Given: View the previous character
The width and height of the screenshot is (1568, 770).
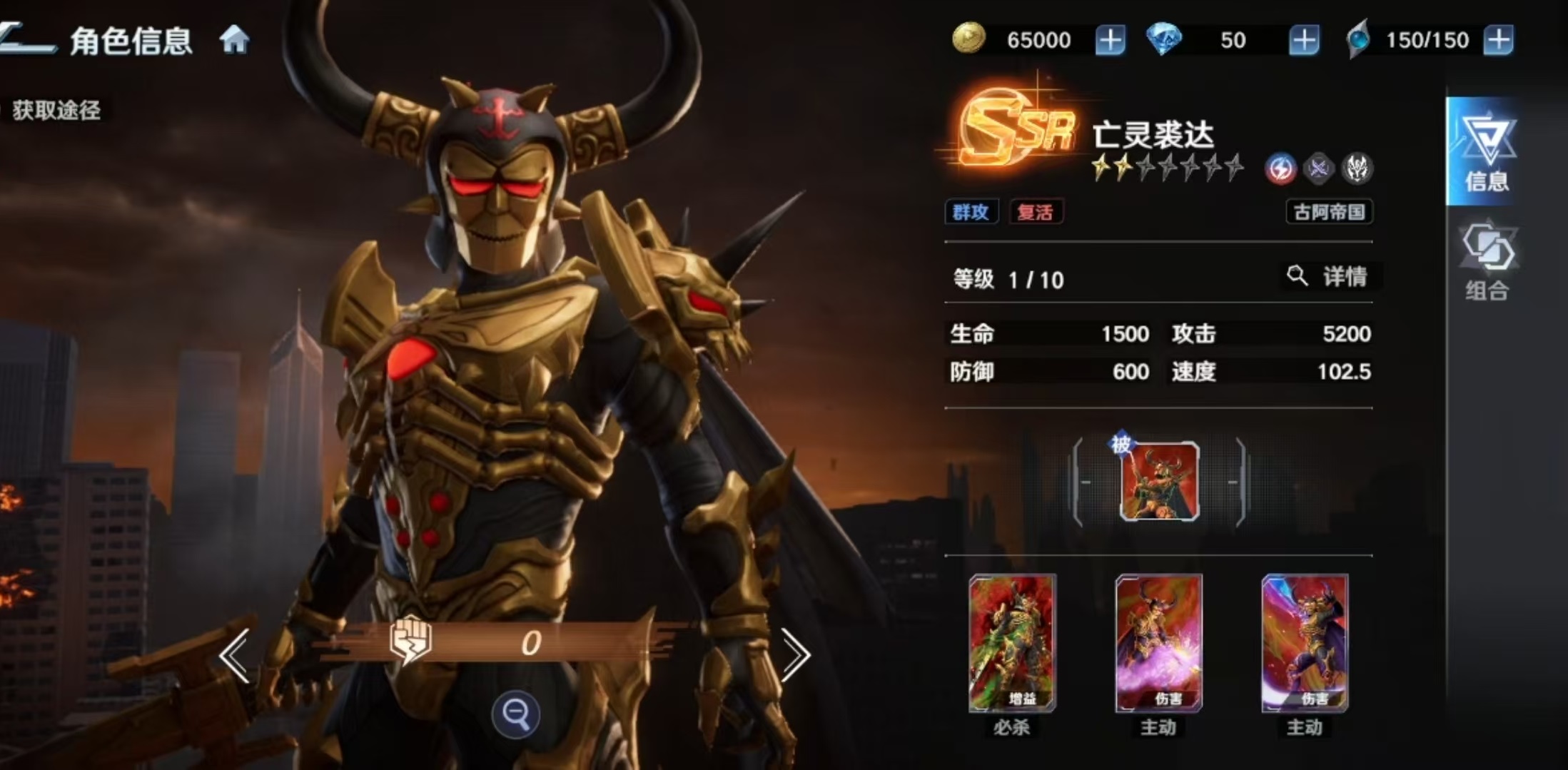Looking at the screenshot, I should pyautogui.click(x=235, y=654).
